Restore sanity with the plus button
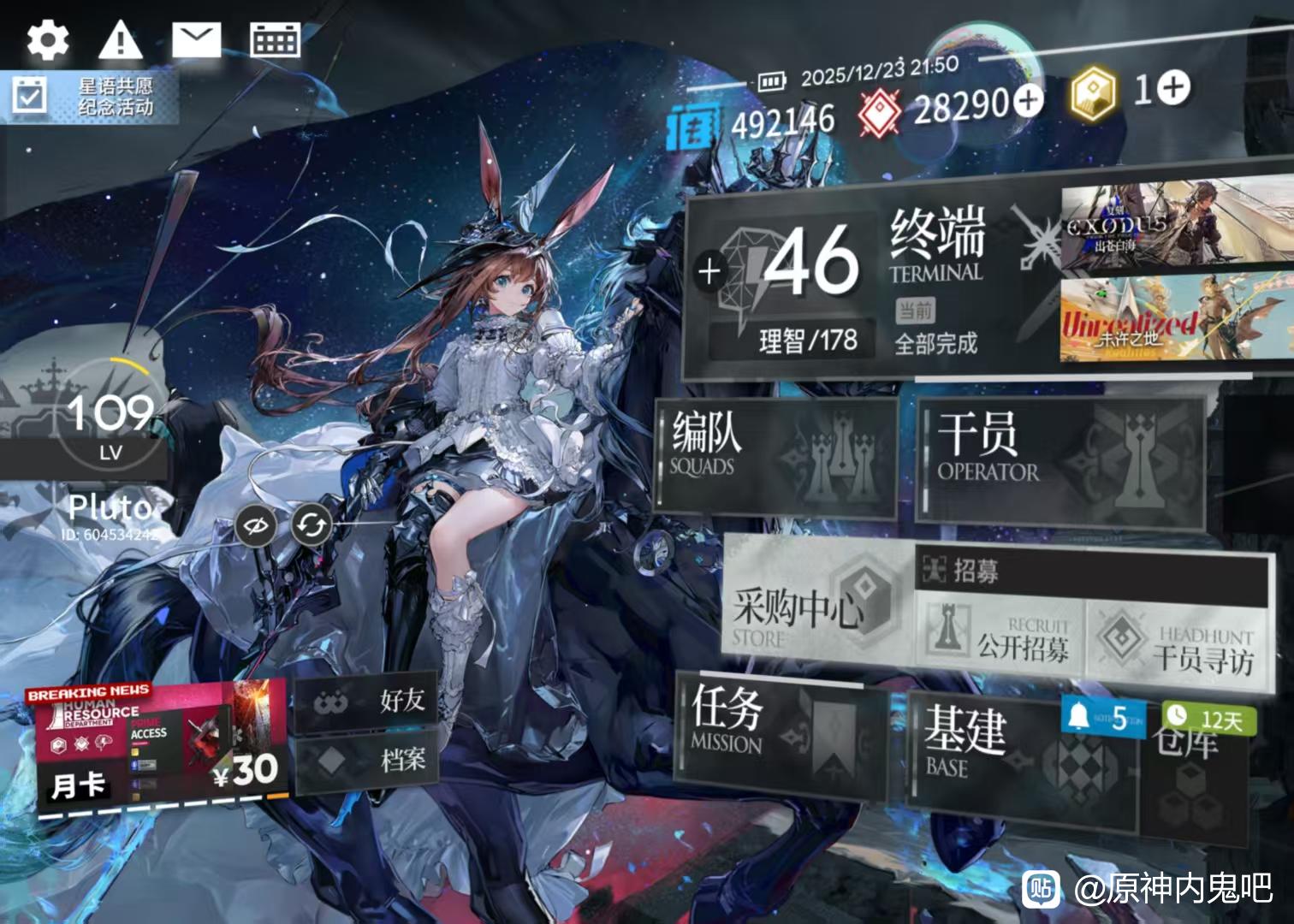1294x924 pixels. point(709,271)
